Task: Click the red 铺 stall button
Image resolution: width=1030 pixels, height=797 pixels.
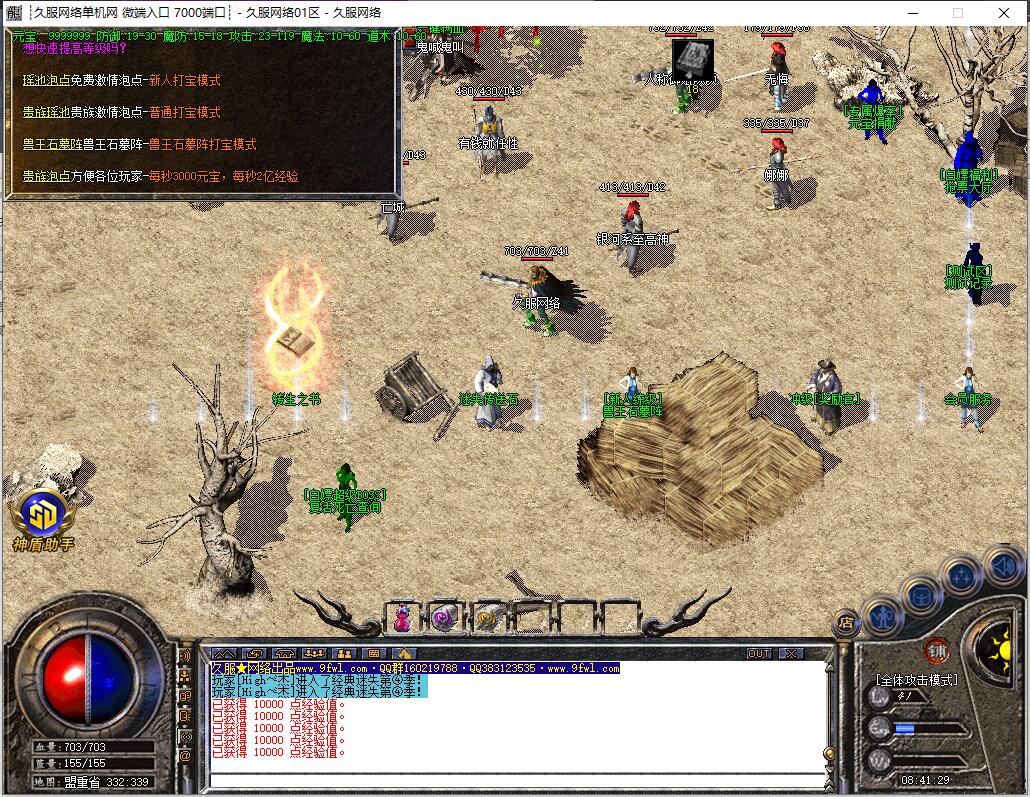Action: (936, 648)
